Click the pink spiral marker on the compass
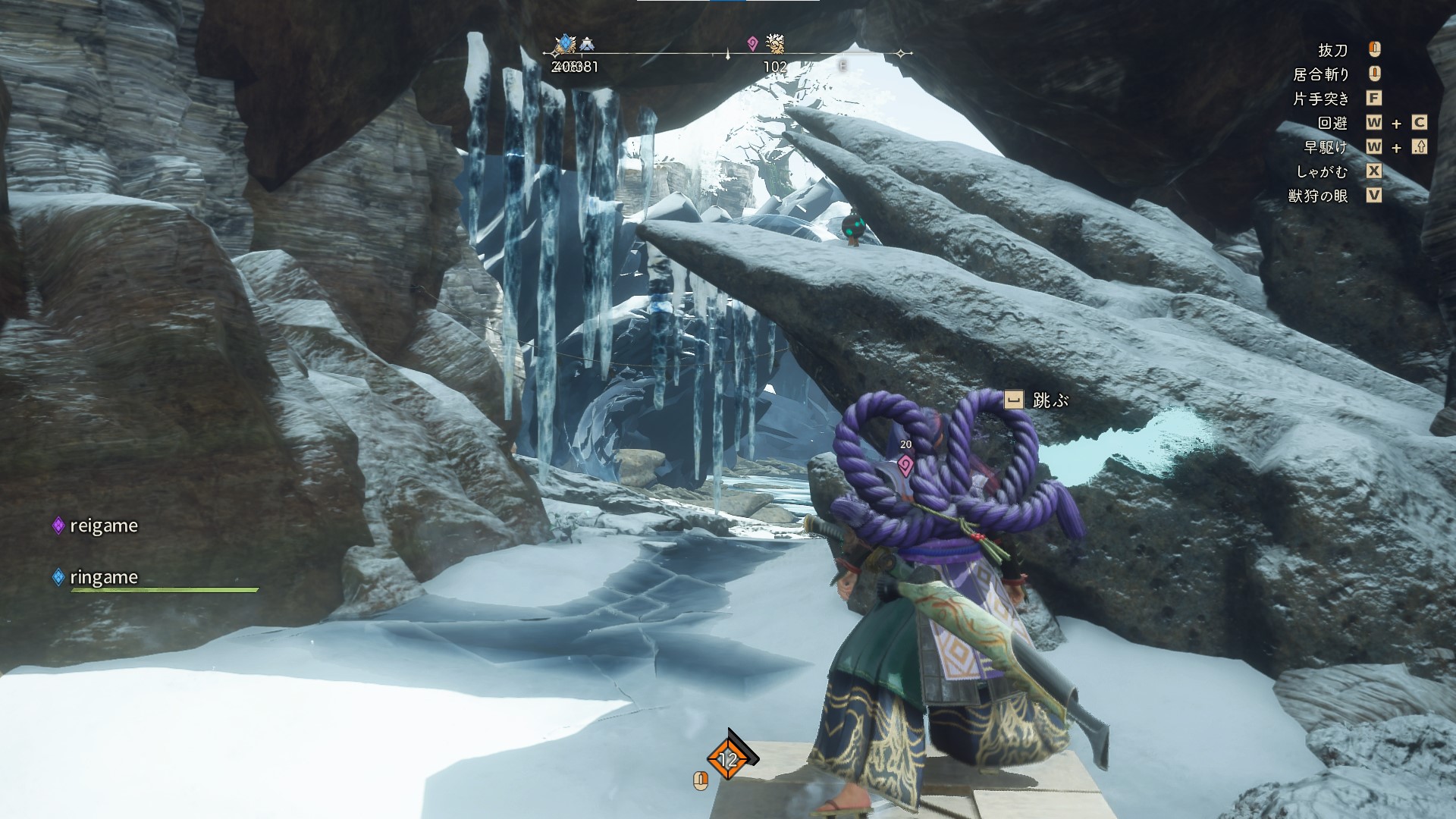The height and width of the screenshot is (819, 1456). 752,44
